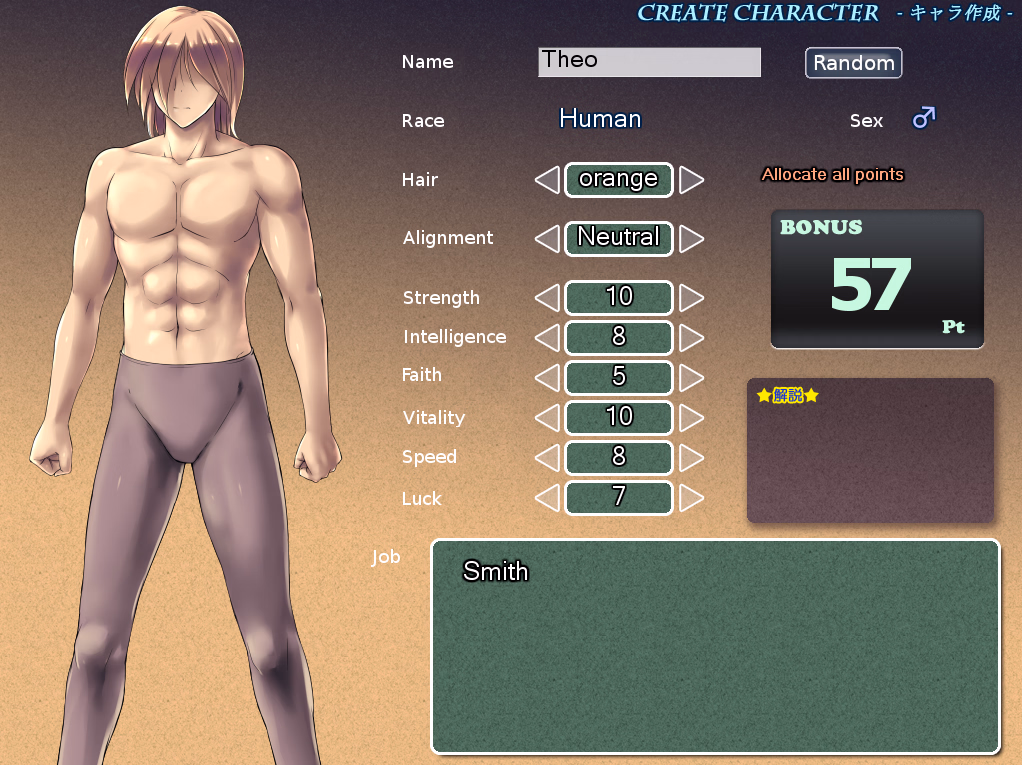This screenshot has width=1022, height=765.
Task: Change Alignment with the right arrow
Action: (x=691, y=239)
